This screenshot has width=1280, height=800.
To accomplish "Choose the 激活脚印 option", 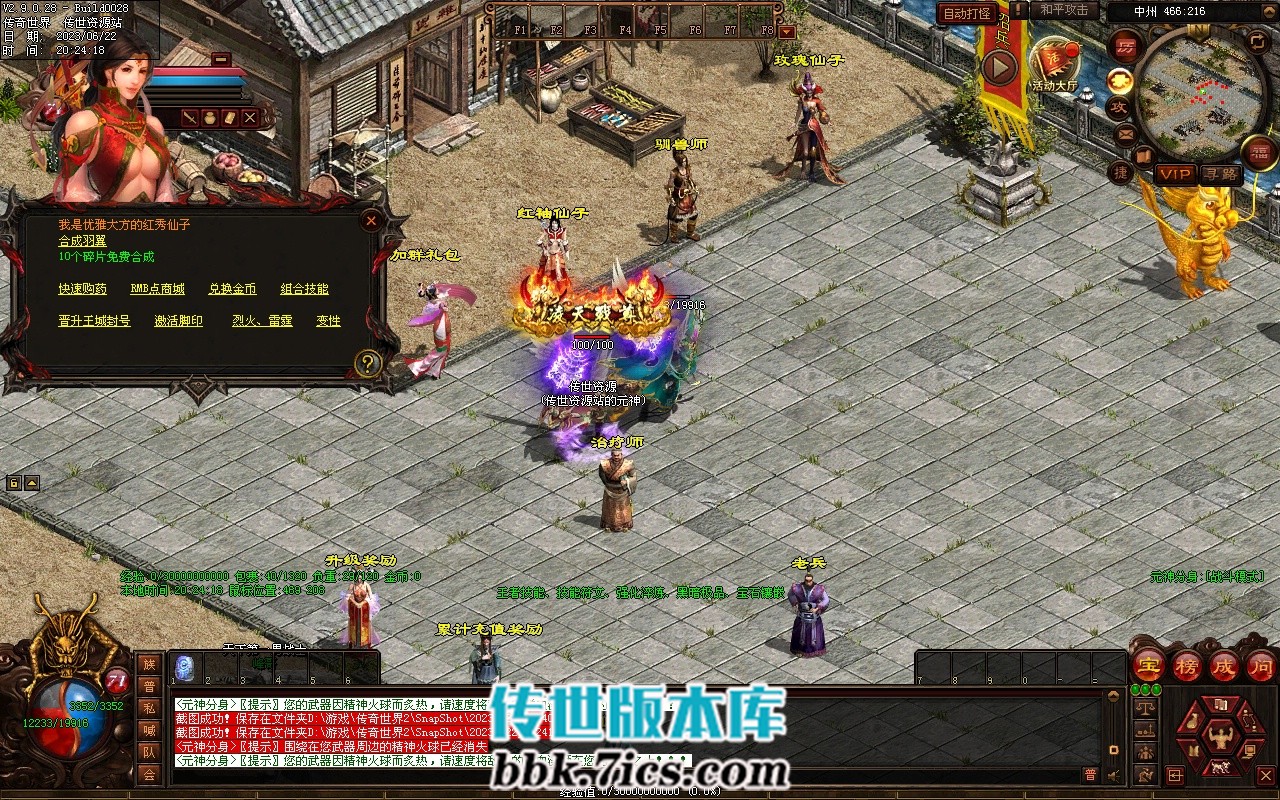I will click(178, 321).
